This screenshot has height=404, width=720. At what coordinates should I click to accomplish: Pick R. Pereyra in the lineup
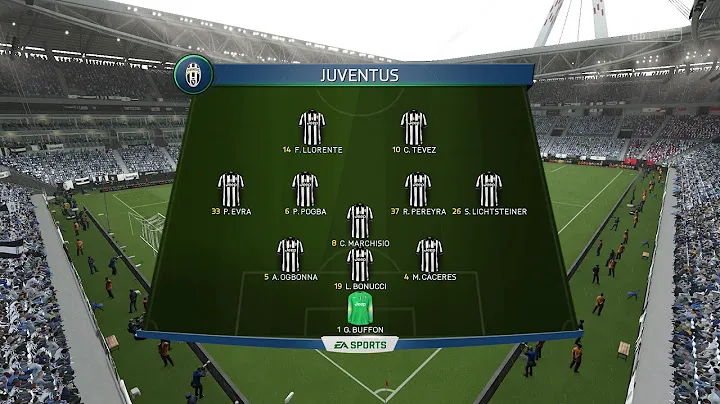[x=418, y=189]
